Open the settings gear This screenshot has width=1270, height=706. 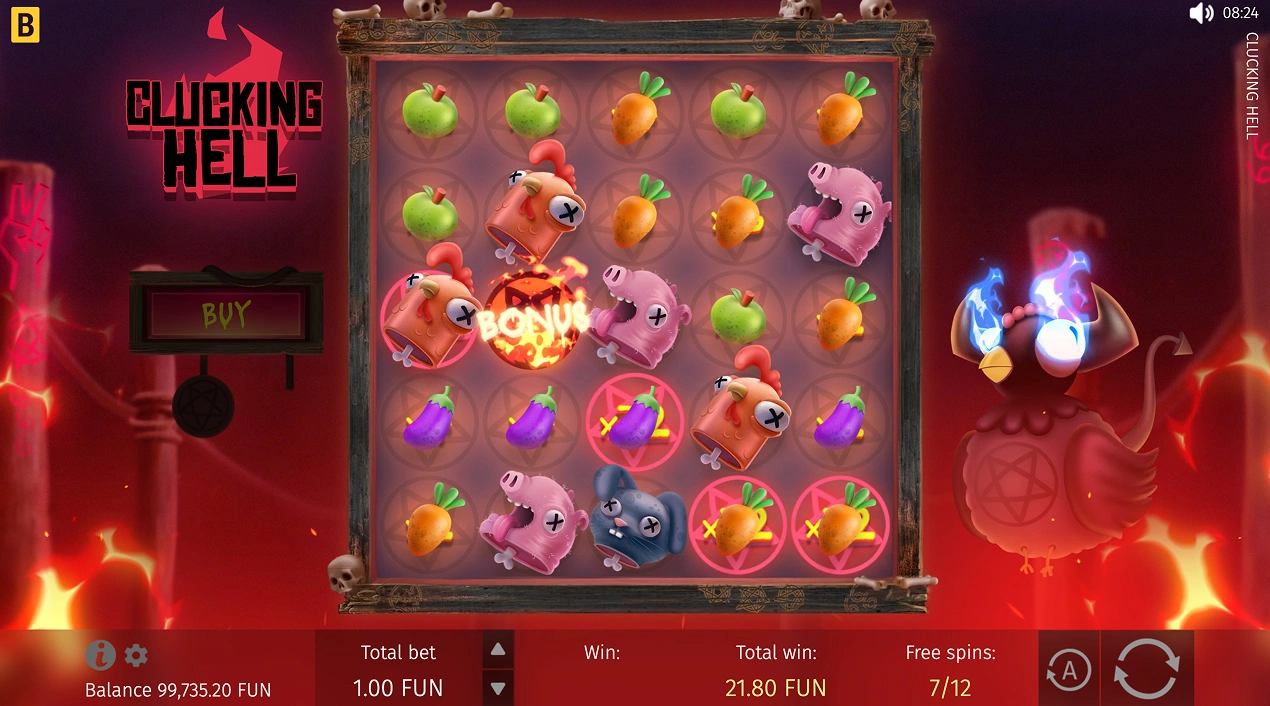136,656
